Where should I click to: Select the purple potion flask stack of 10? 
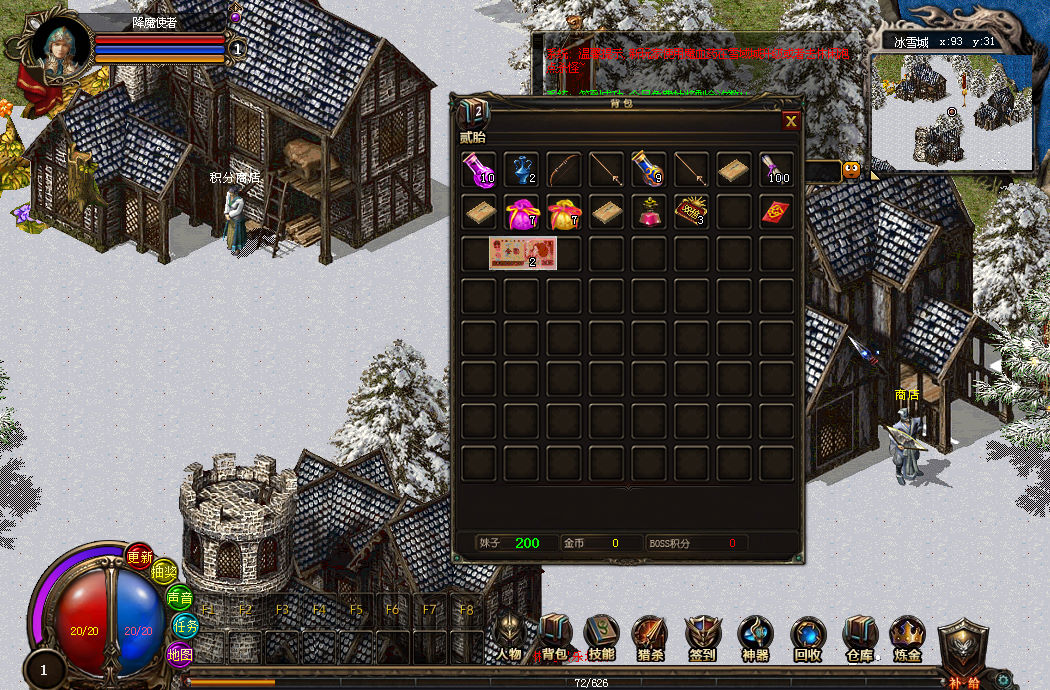(479, 169)
